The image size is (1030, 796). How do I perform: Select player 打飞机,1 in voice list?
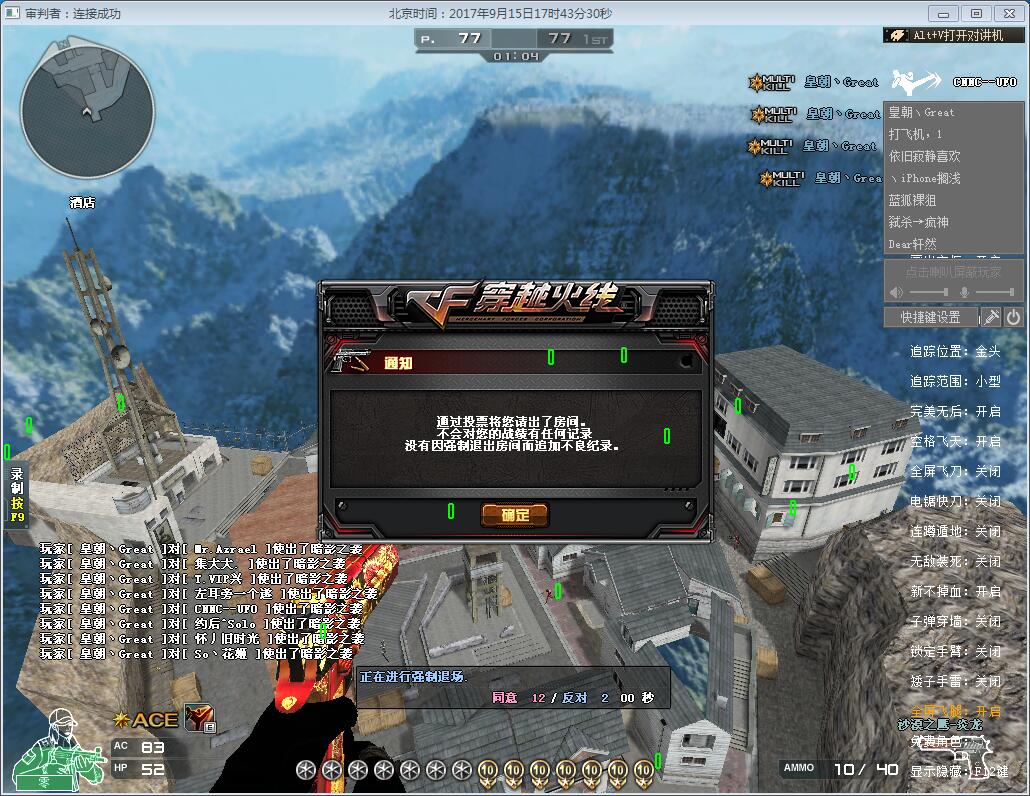[x=916, y=134]
